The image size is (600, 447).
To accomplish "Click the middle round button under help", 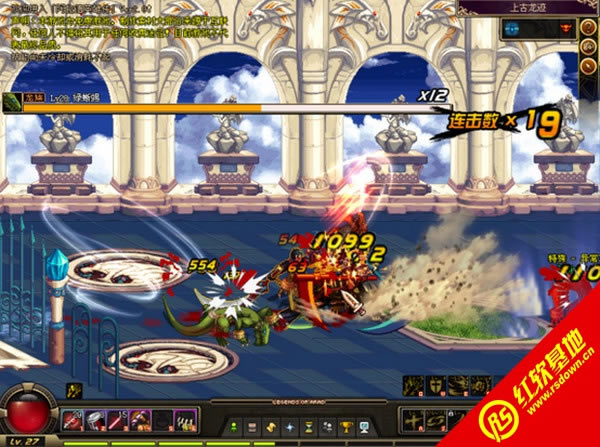I will pyautogui.click(x=587, y=47).
